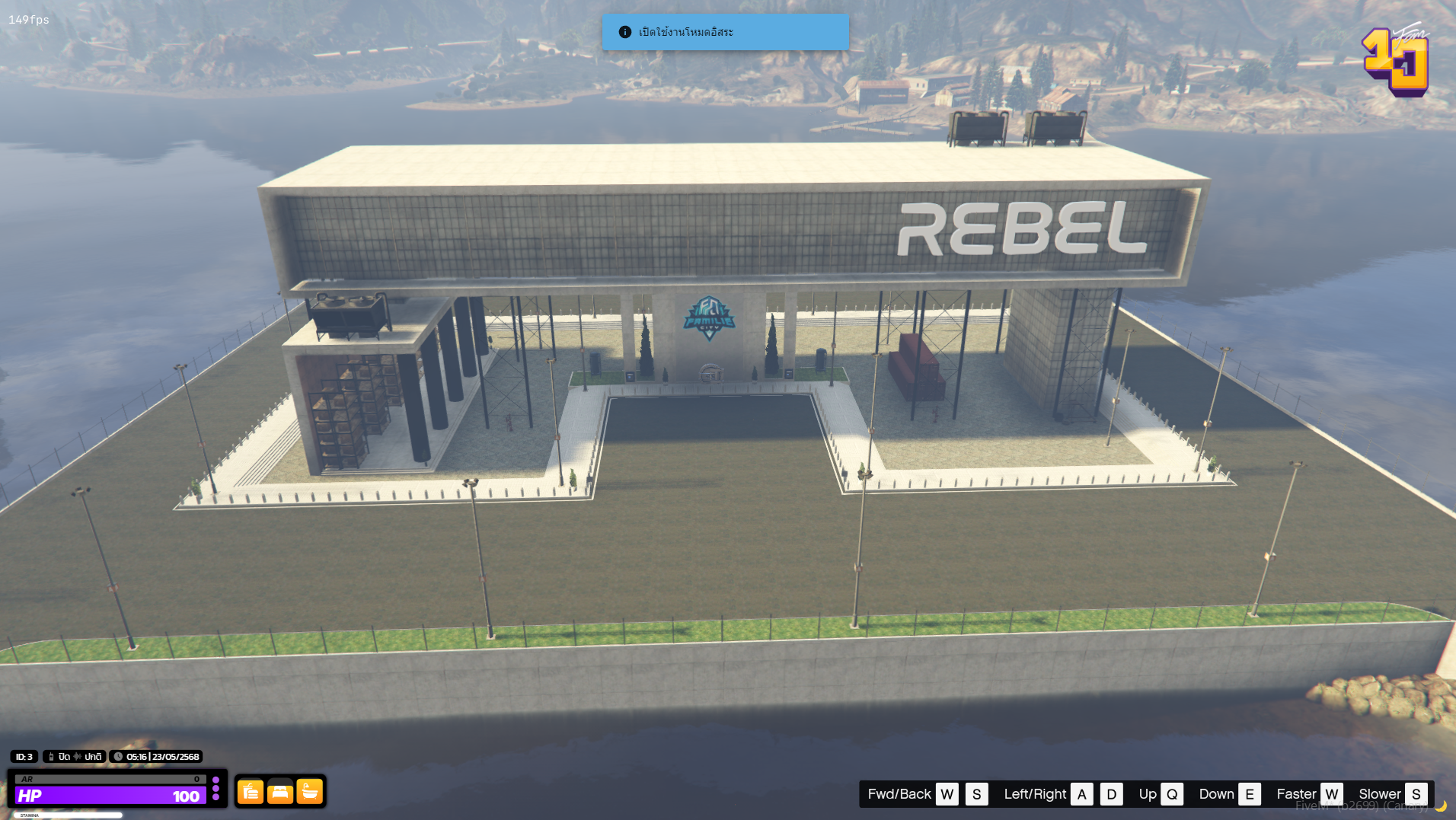Click the info icon in the blue notification
Viewport: 1456px width, 820px height.
[624, 32]
